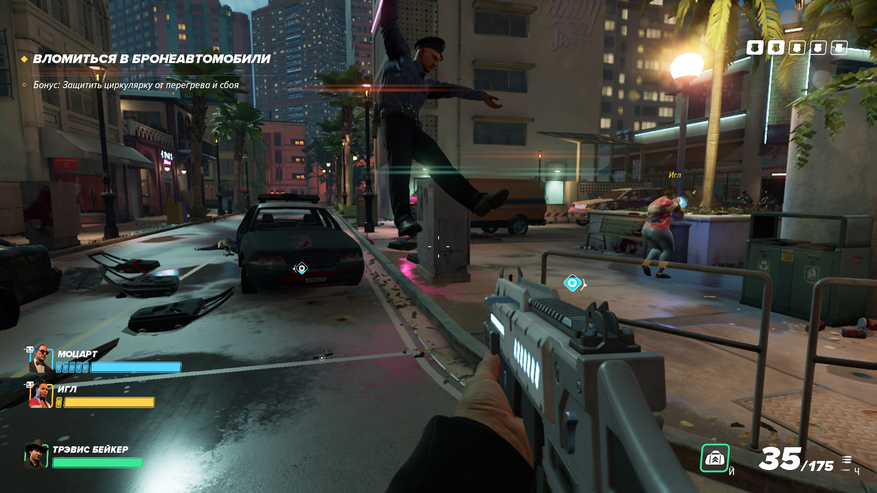This screenshot has height=493, width=877.
Task: Click Mozart's teammate portrait
Action: [40, 360]
